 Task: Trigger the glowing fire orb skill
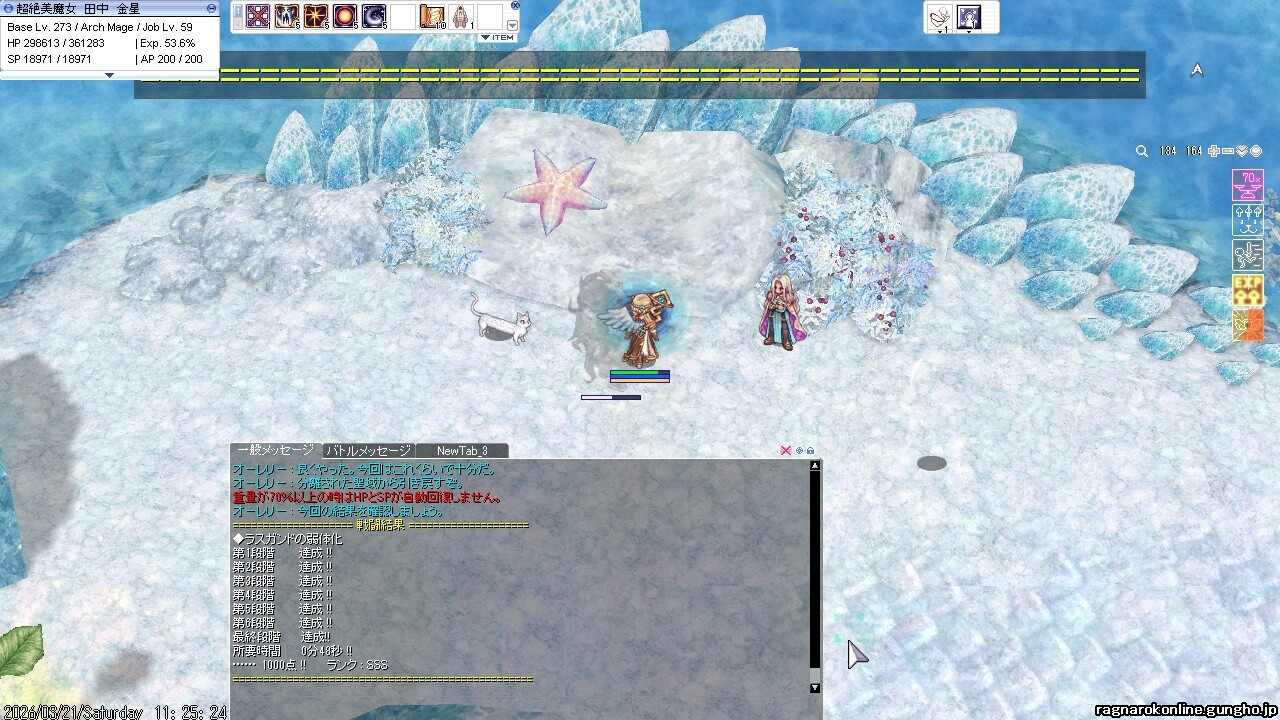(345, 17)
